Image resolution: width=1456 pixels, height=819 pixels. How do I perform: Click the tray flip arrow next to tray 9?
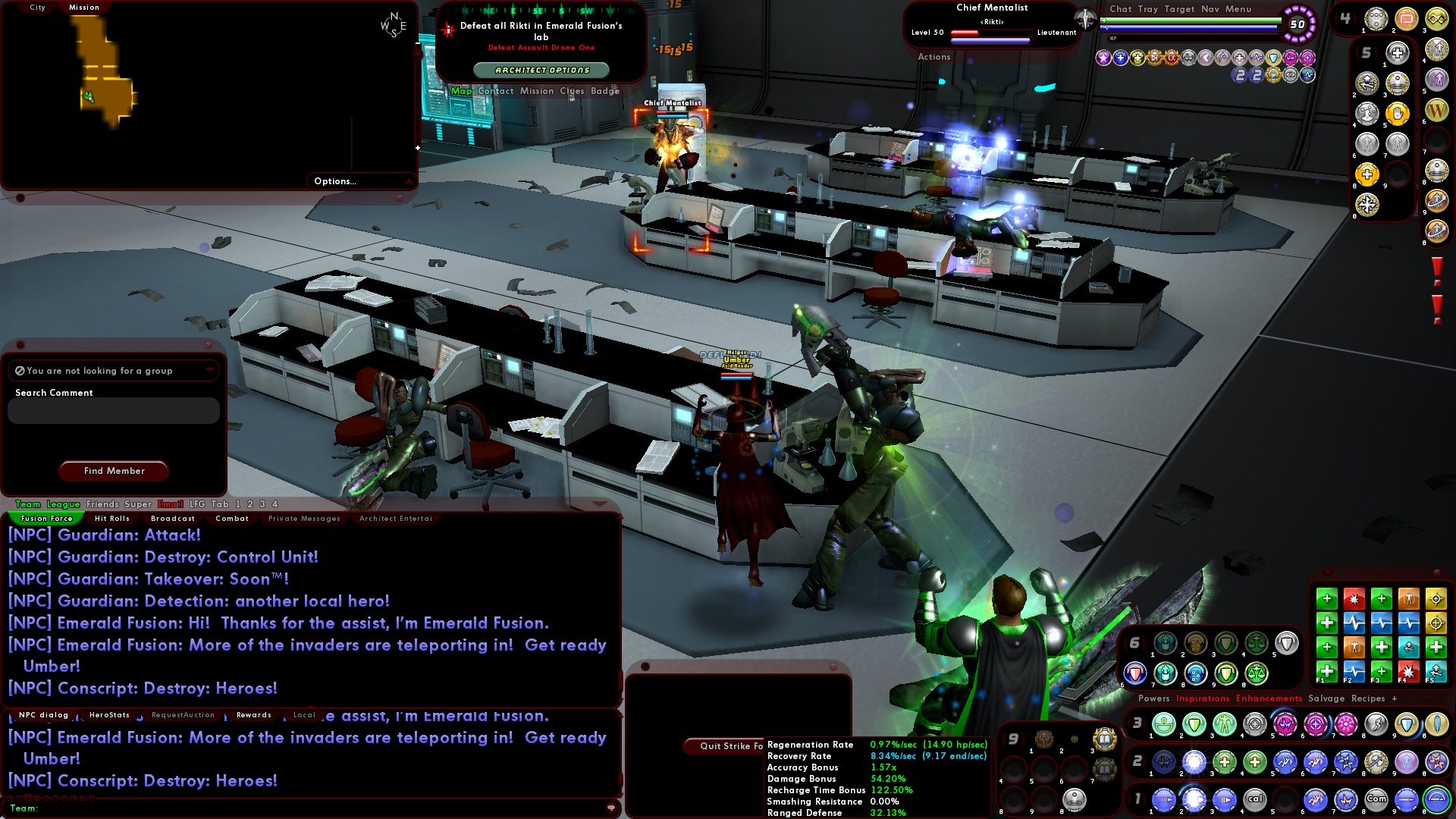(1023, 739)
